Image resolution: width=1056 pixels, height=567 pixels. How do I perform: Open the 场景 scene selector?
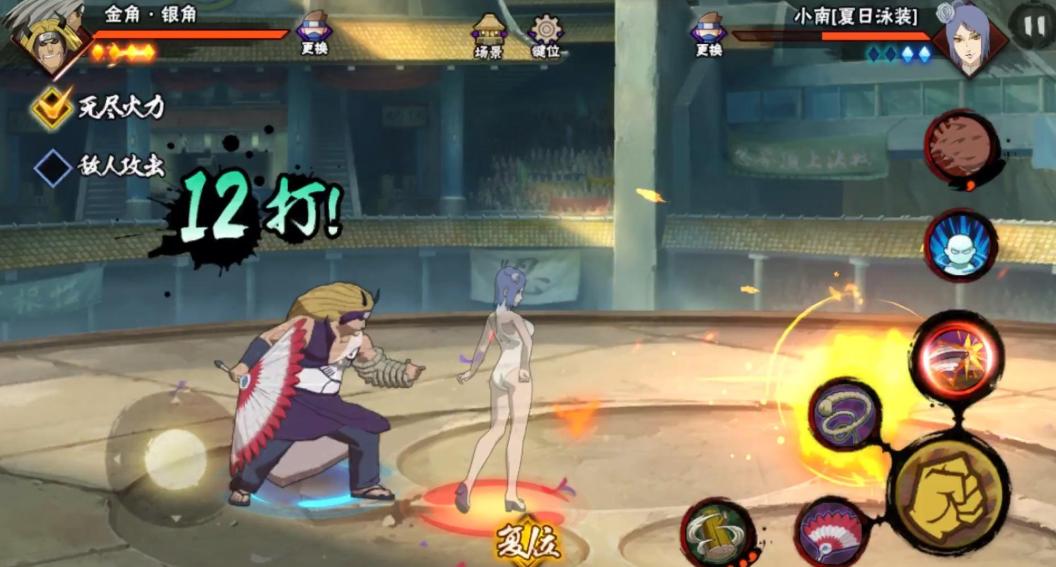(489, 33)
